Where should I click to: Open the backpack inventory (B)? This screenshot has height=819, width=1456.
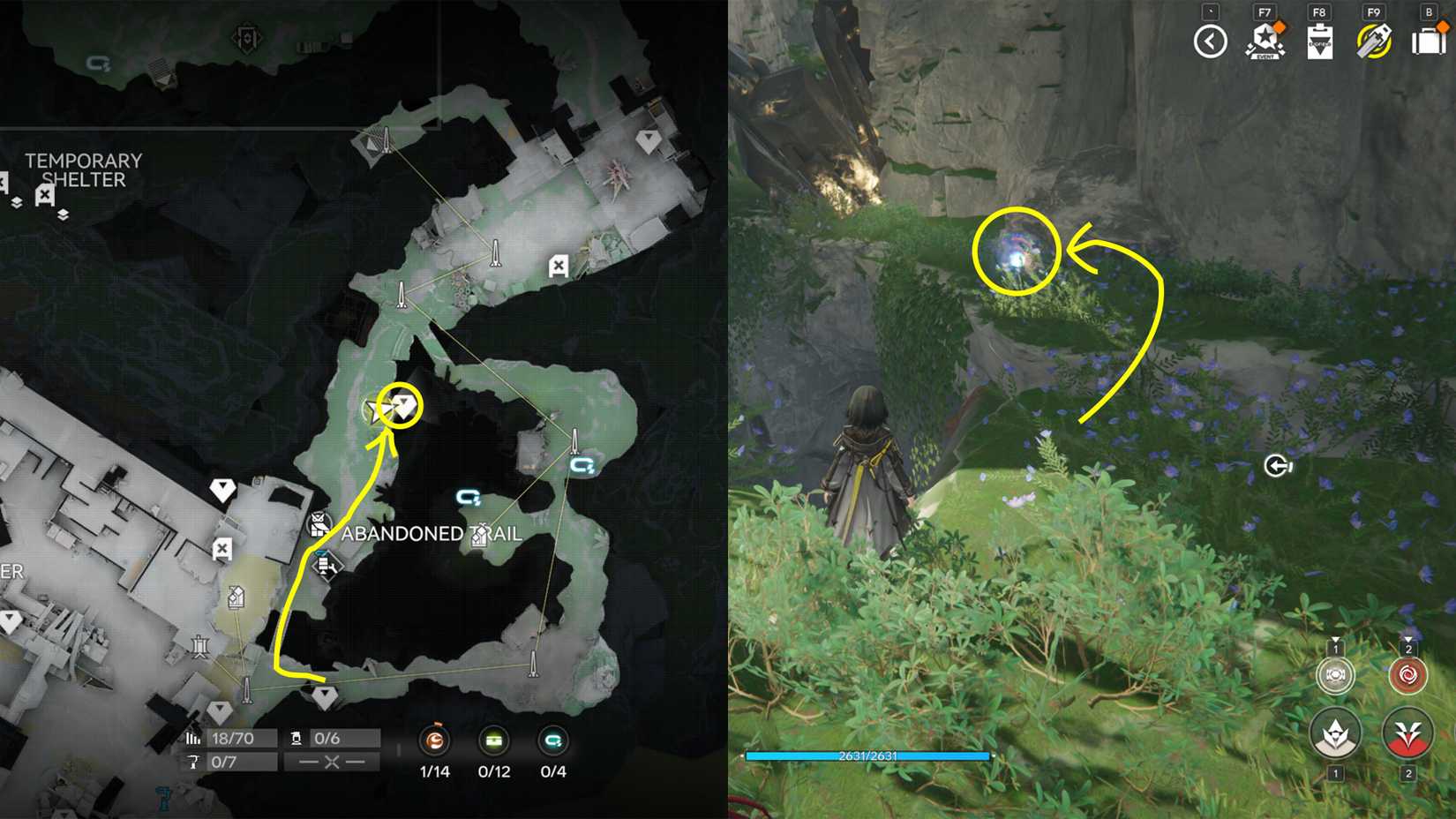pyautogui.click(x=1430, y=40)
